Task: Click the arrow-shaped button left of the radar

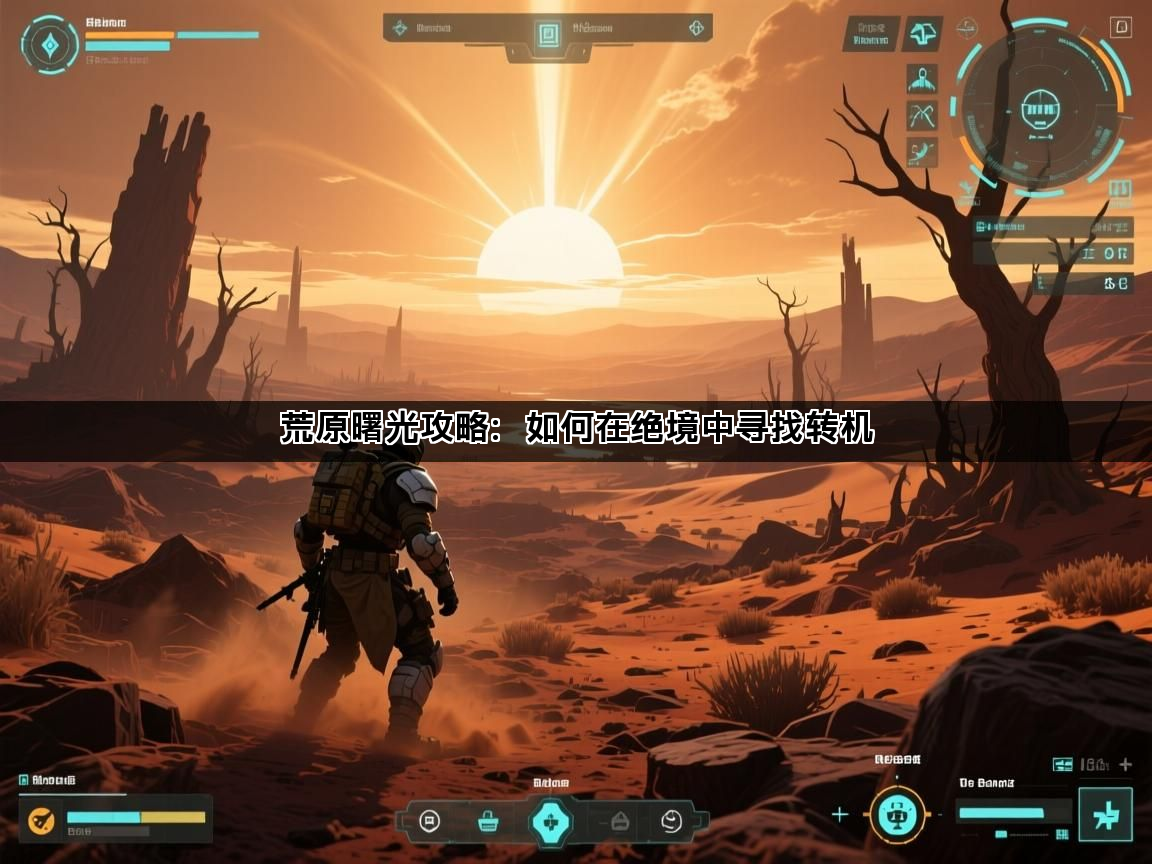Action: (x=922, y=34)
